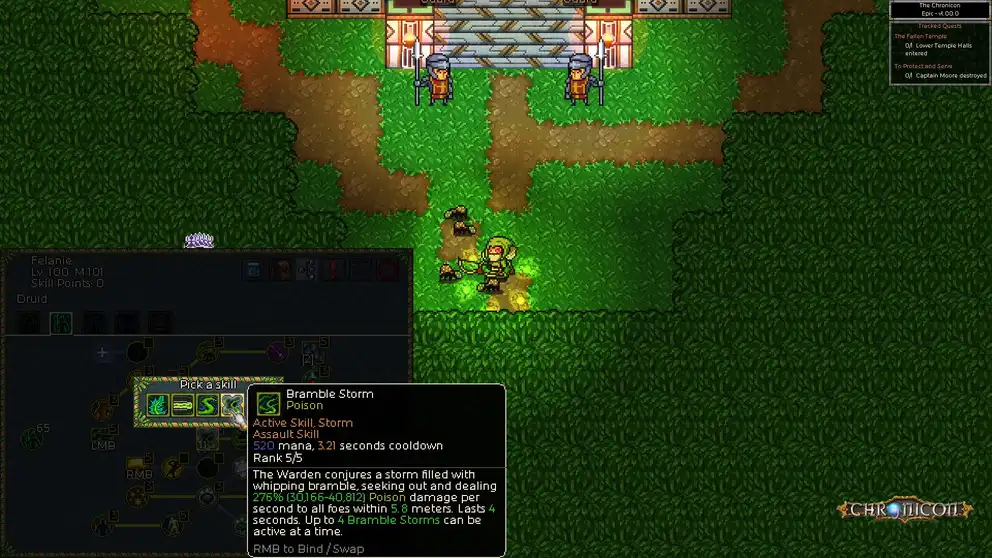Viewport: 992px width, 558px height.
Task: Open The Fallen Temple tracked quest
Action: click(x=921, y=37)
